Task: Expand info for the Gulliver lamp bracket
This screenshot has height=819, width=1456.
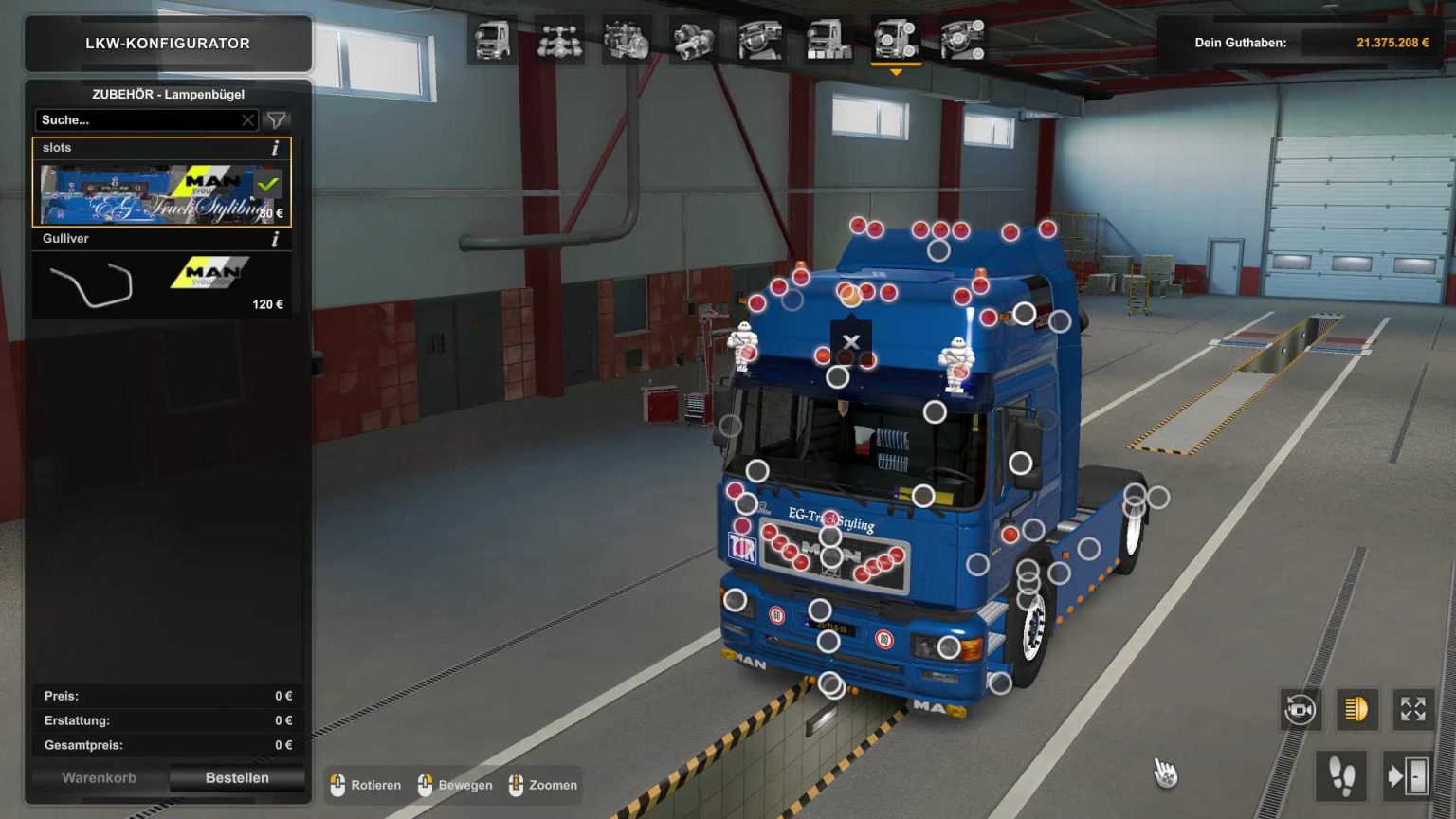Action: pyautogui.click(x=275, y=239)
